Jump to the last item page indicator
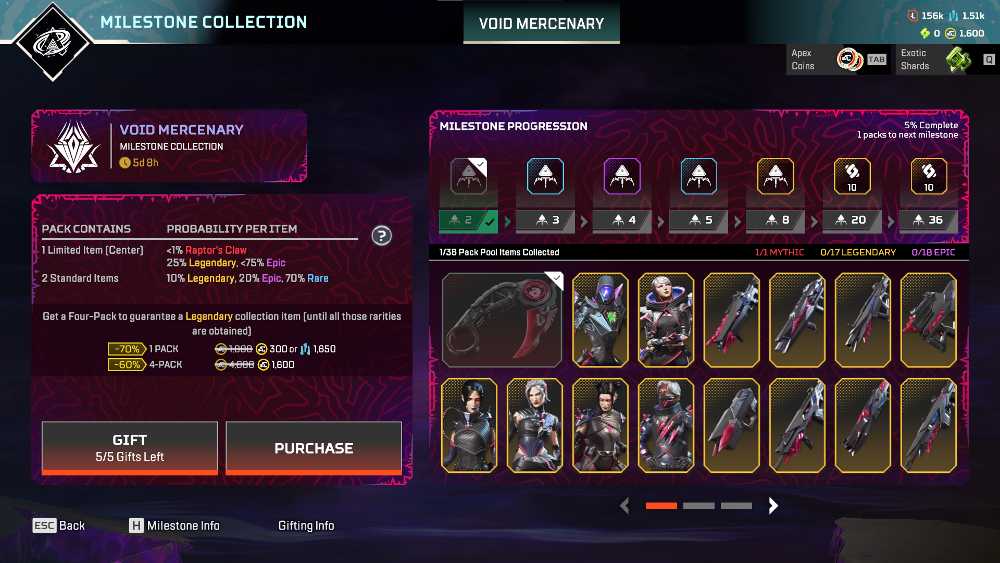The height and width of the screenshot is (563, 1000). (736, 506)
